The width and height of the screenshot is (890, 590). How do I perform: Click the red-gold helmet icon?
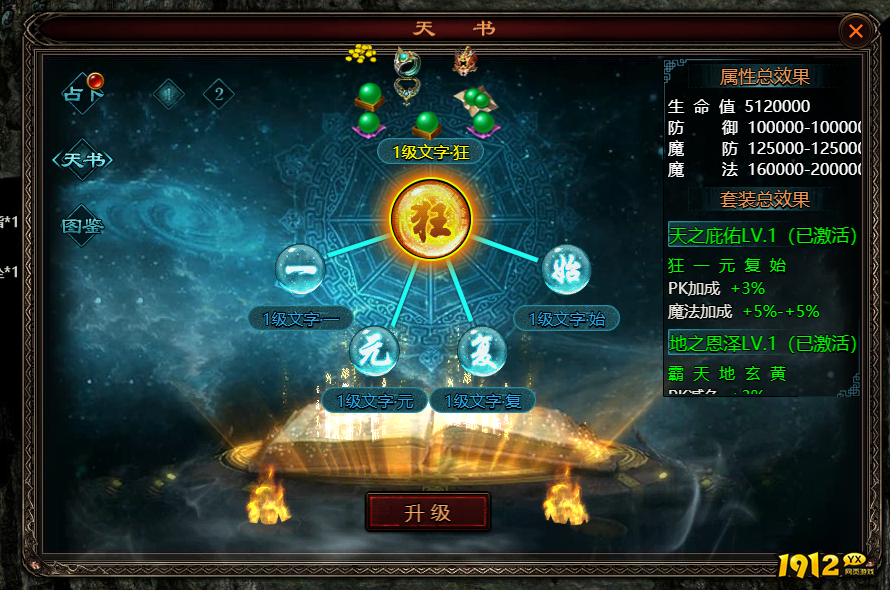(463, 60)
